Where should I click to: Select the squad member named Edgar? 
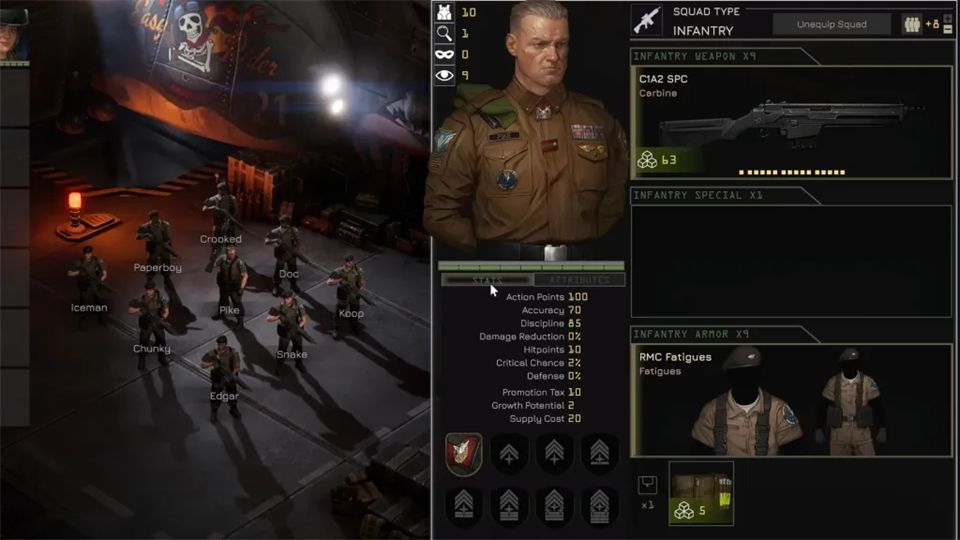(222, 370)
